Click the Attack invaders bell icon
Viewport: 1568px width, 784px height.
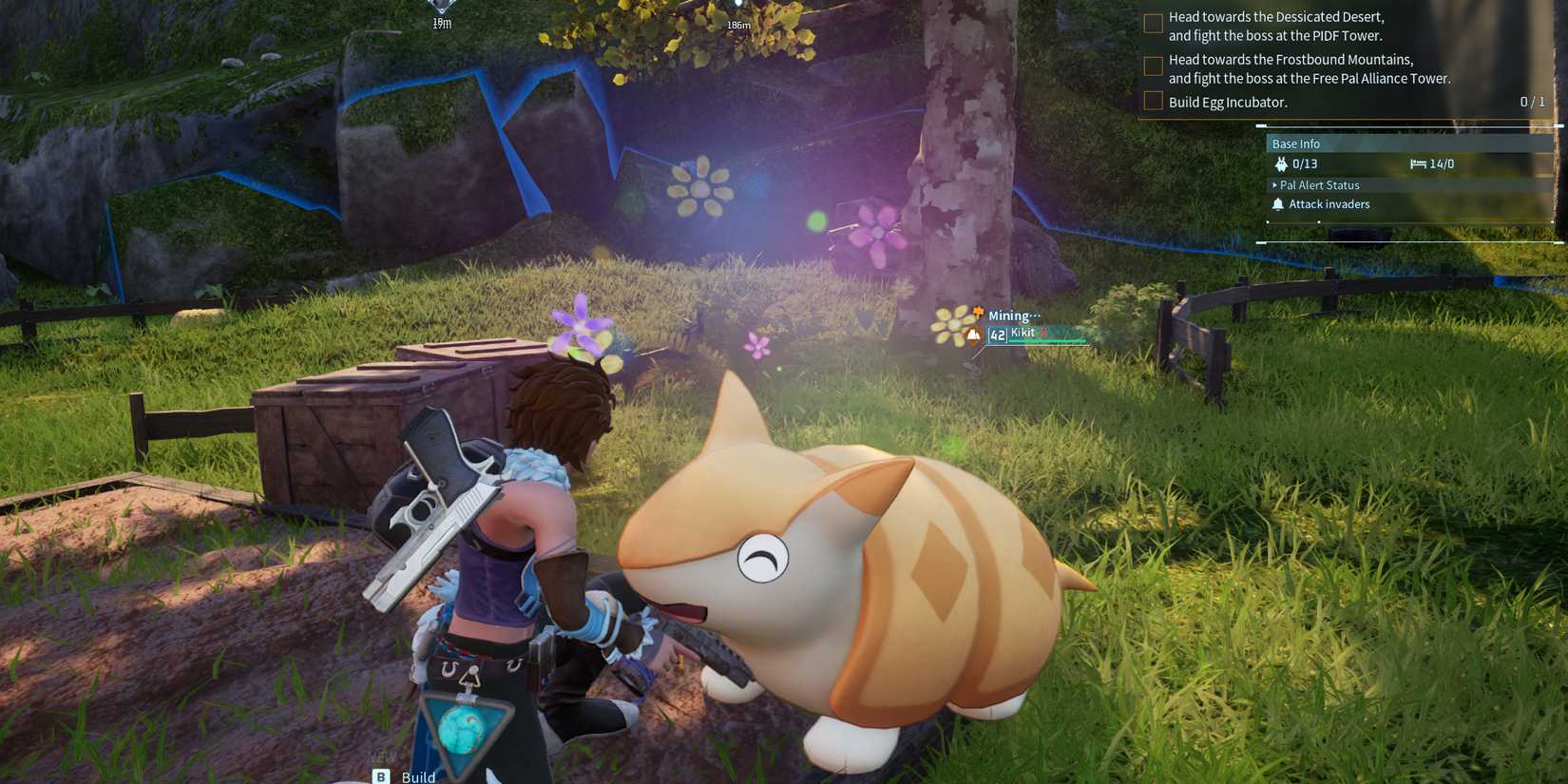pyautogui.click(x=1277, y=204)
